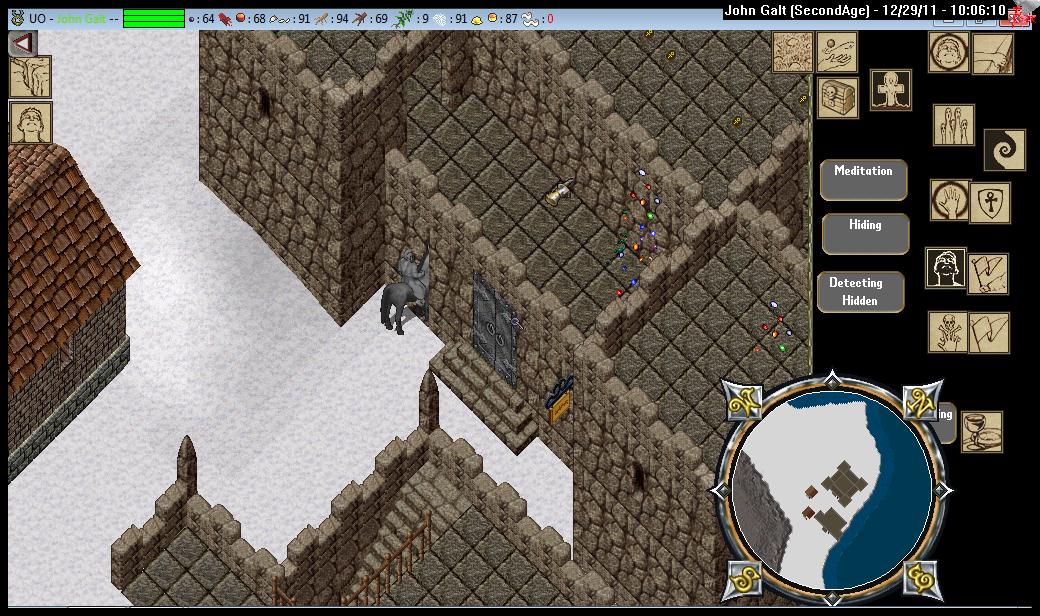Viewport: 1040px width, 616px height.
Task: Click the goblet and plate icon
Action: [981, 431]
